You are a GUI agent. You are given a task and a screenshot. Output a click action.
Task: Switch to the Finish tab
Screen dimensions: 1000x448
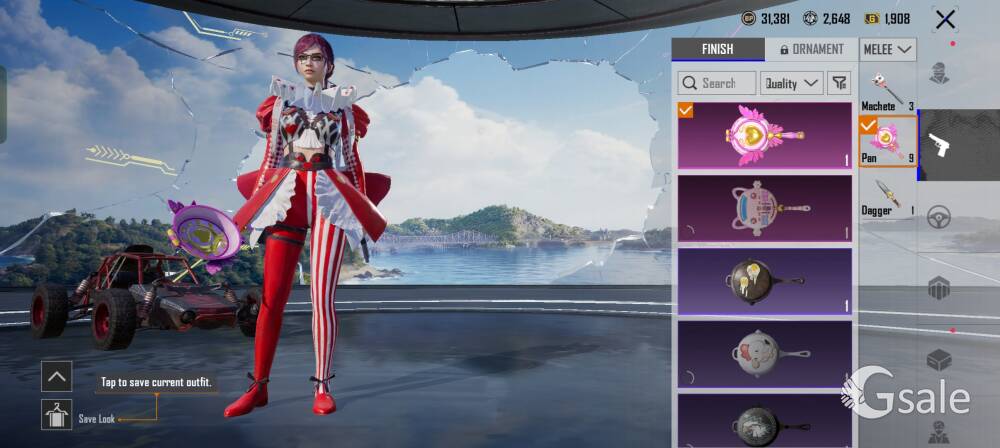pos(717,49)
